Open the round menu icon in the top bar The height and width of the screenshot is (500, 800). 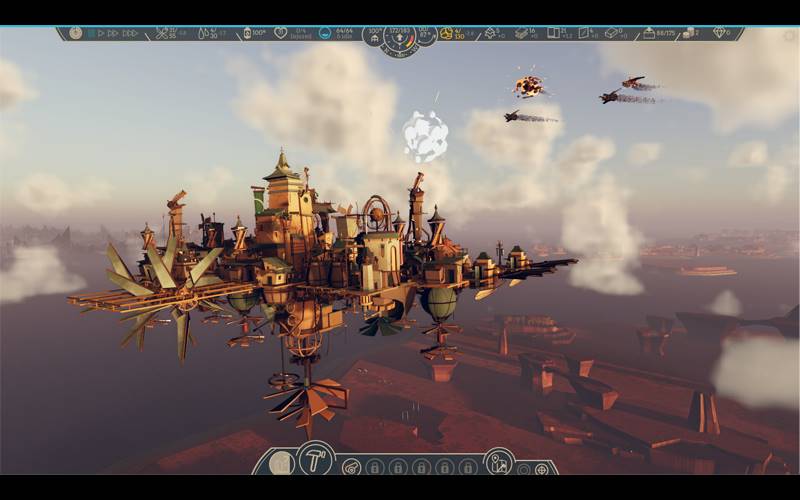77,33
